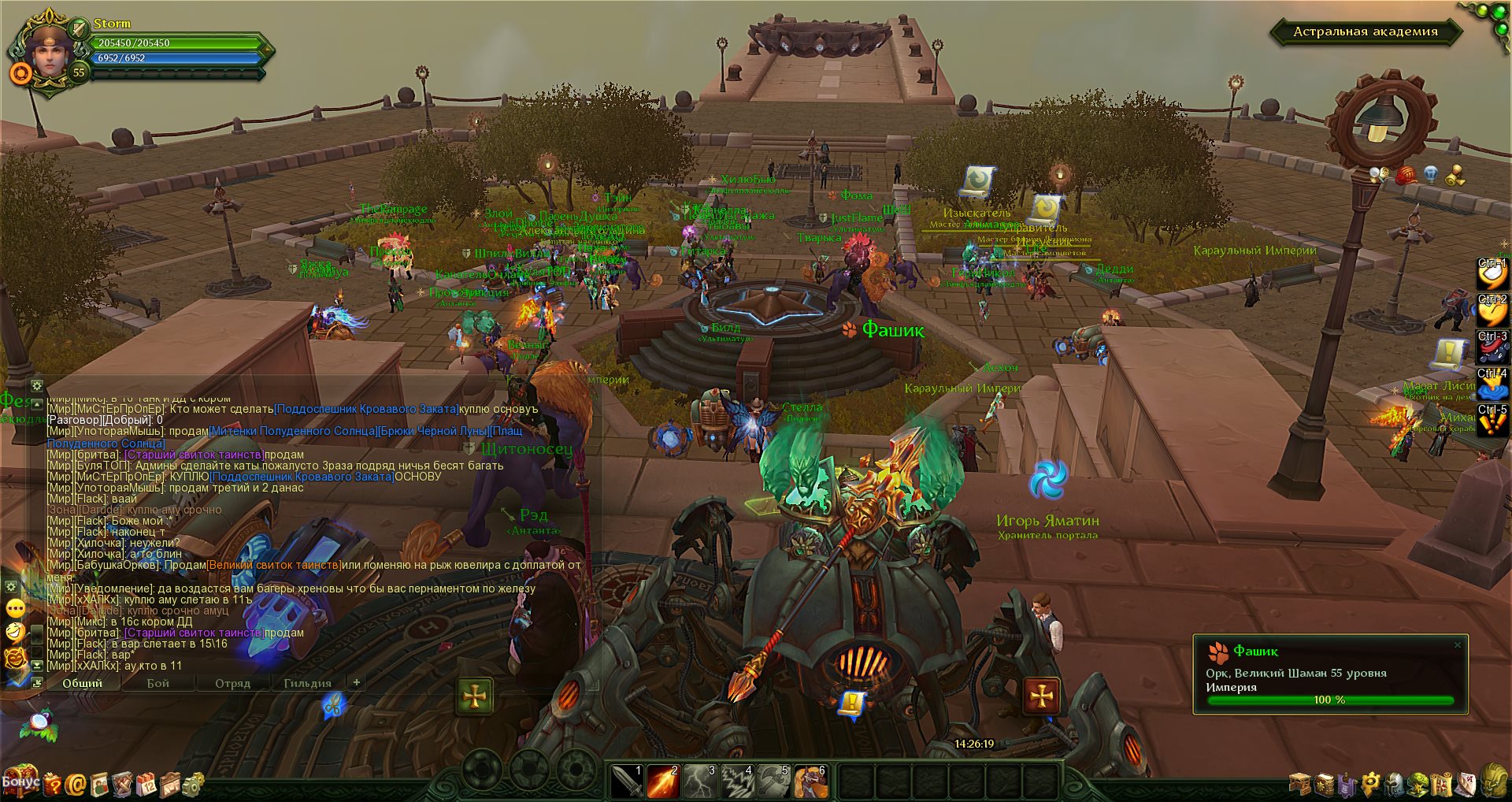The height and width of the screenshot is (802, 1512).
Task: Switch to the Общий chat tab
Action: (x=83, y=683)
